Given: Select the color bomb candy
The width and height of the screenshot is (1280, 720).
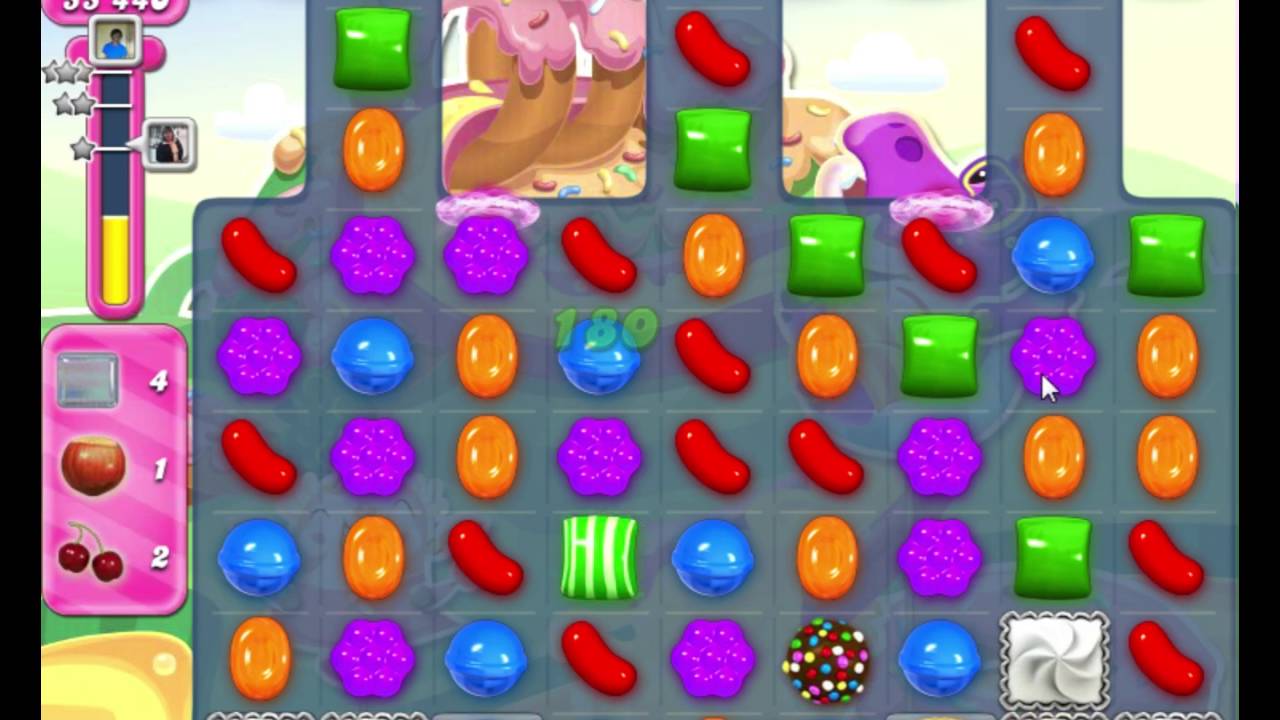Looking at the screenshot, I should [x=824, y=663].
